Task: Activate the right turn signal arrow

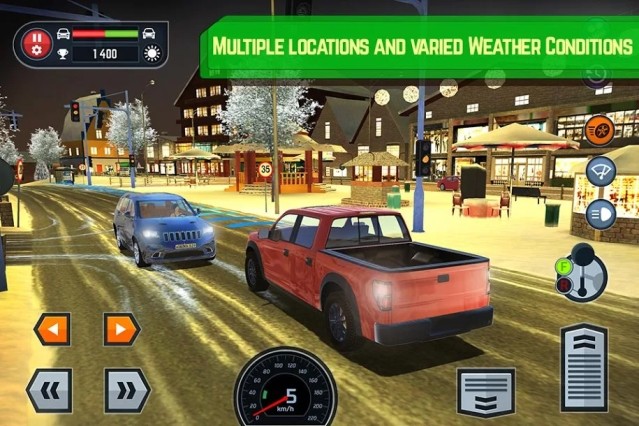Action: tap(121, 328)
